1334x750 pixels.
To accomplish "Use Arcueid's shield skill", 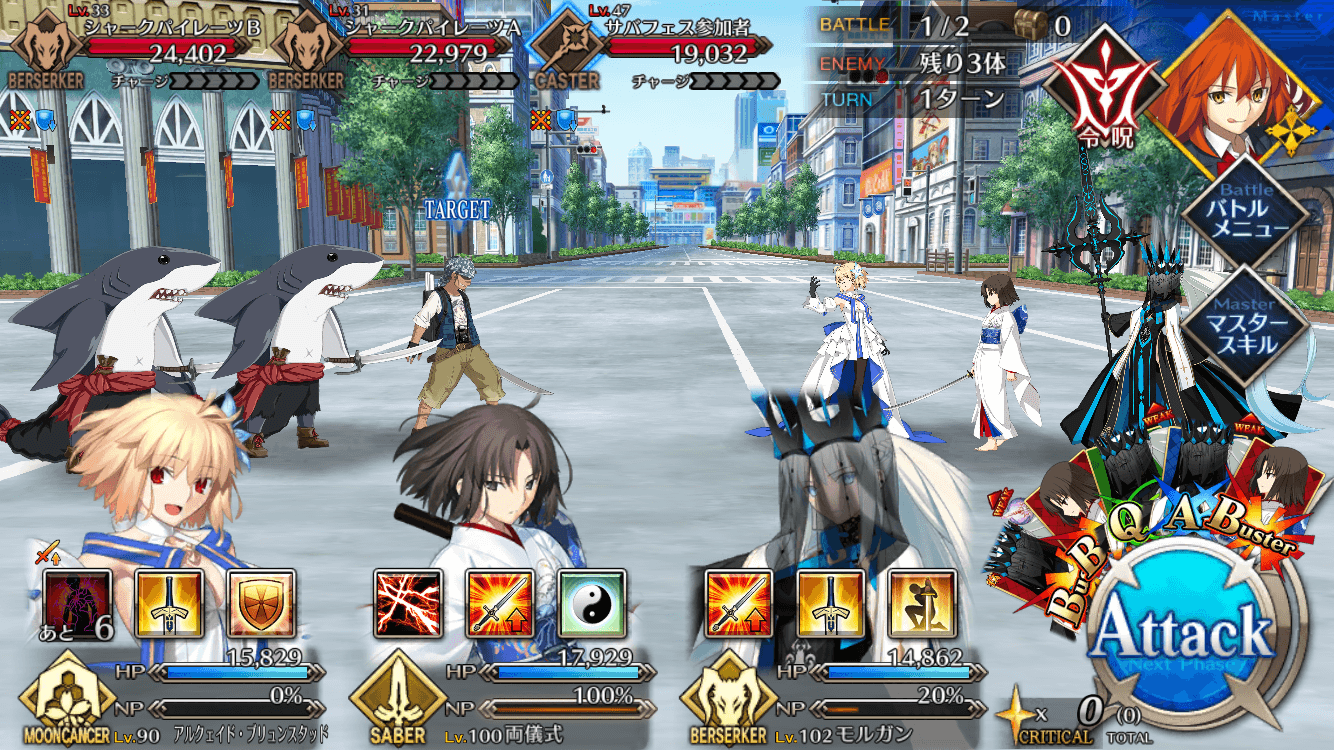I will [x=261, y=604].
